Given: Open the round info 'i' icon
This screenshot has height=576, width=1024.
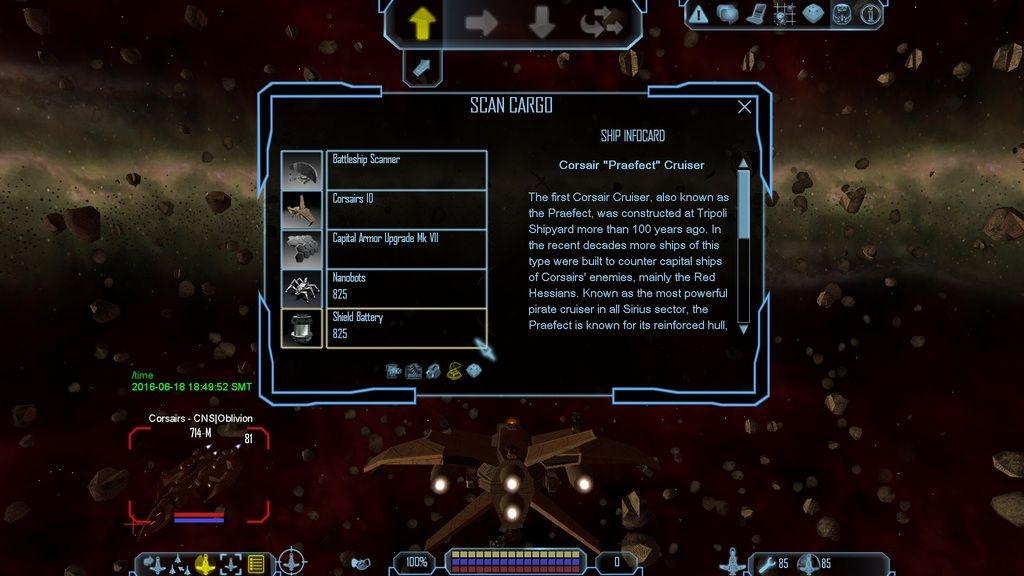Looking at the screenshot, I should [871, 14].
